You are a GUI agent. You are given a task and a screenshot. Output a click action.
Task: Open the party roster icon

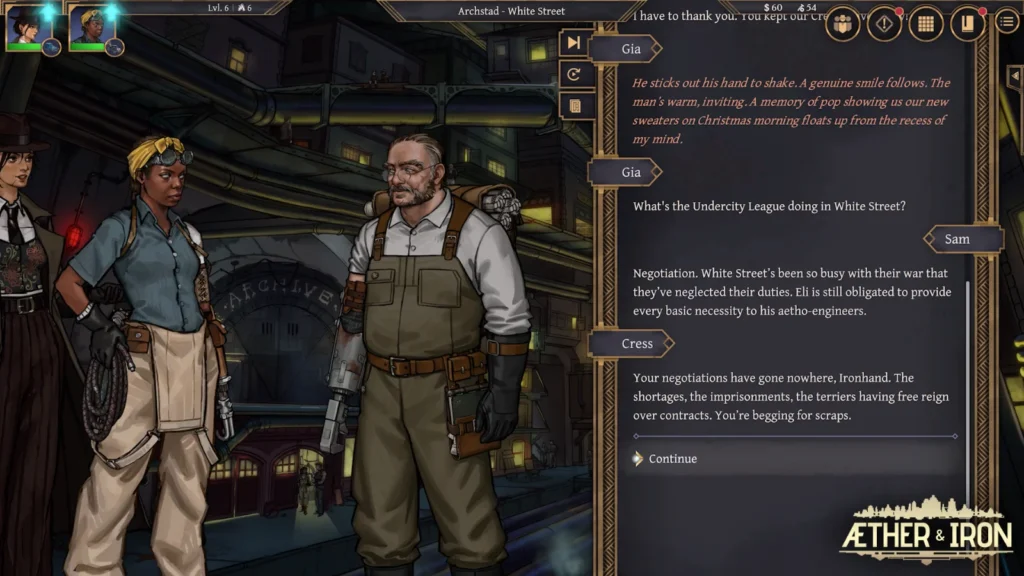click(843, 24)
